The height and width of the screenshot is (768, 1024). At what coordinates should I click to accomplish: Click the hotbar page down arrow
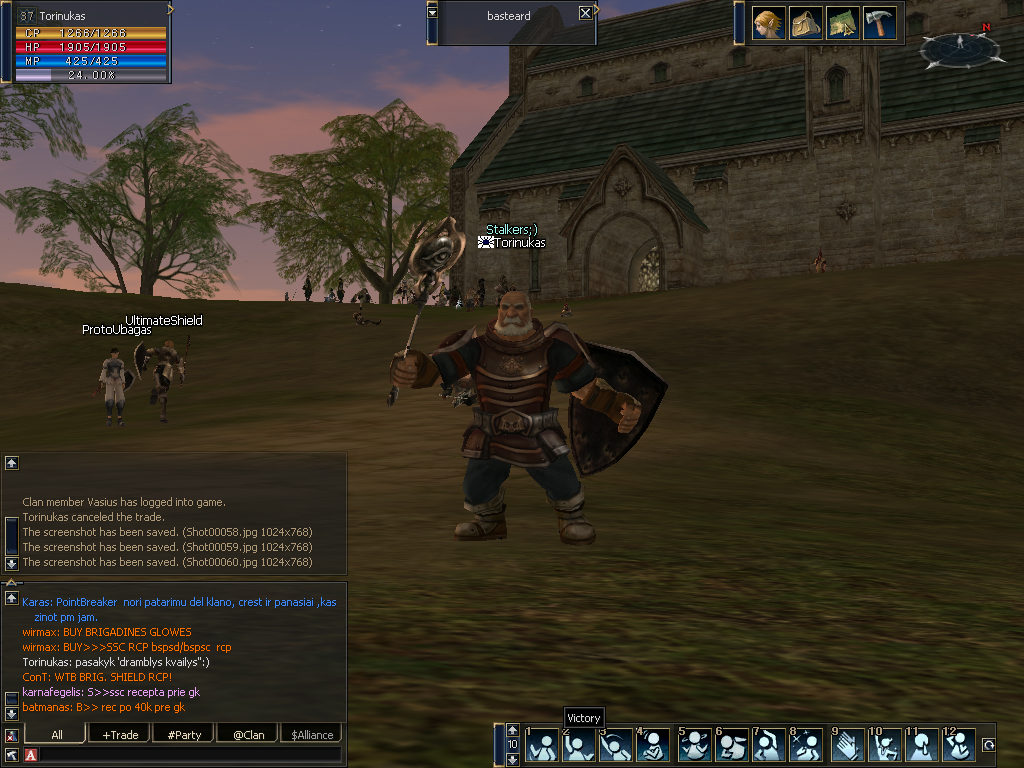click(512, 759)
